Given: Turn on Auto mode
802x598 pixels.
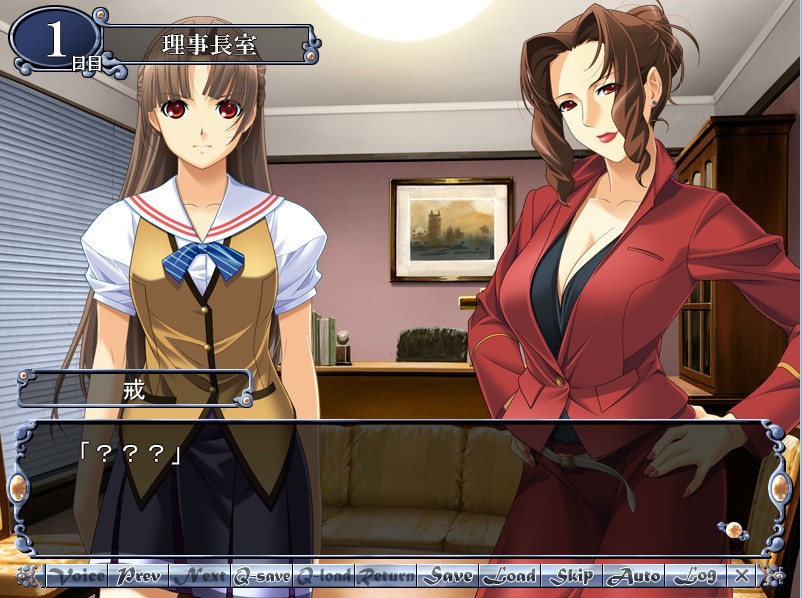Looking at the screenshot, I should click(634, 576).
